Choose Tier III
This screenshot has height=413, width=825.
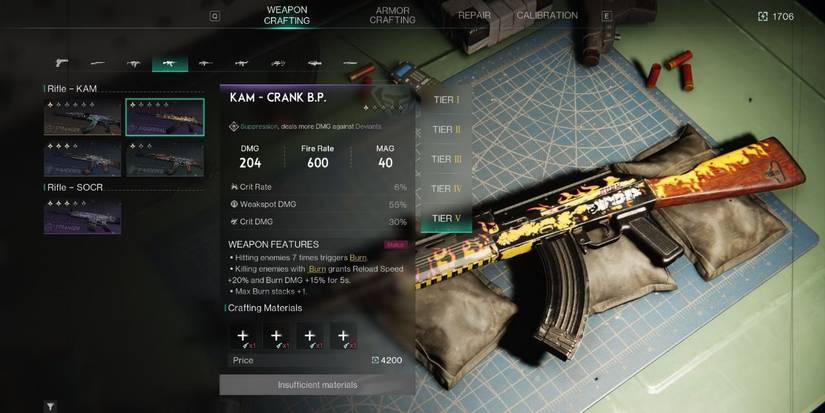pyautogui.click(x=446, y=159)
